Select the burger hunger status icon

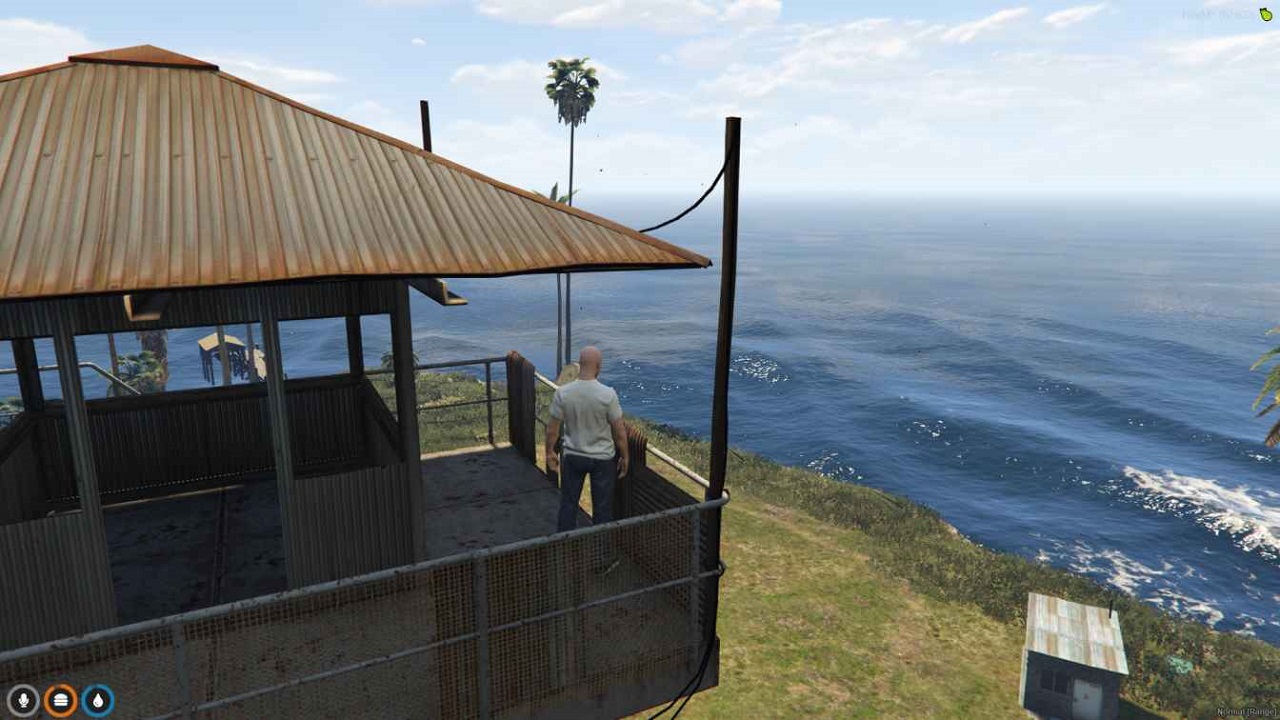[x=60, y=701]
